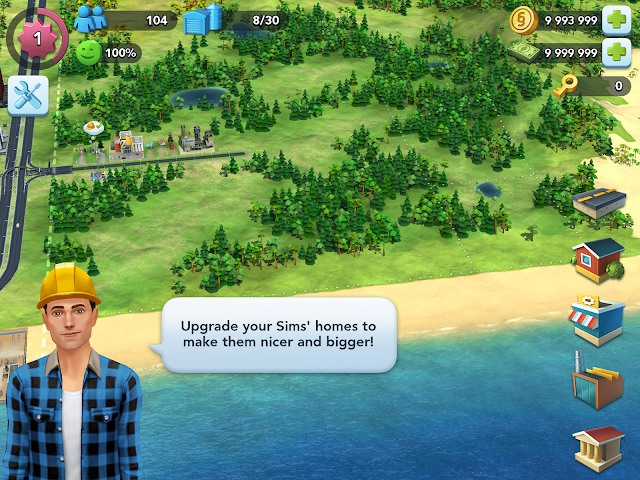Viewport: 640px width, 480px height.
Task: Dismiss the upgrade homes tip bubble
Action: (x=278, y=334)
